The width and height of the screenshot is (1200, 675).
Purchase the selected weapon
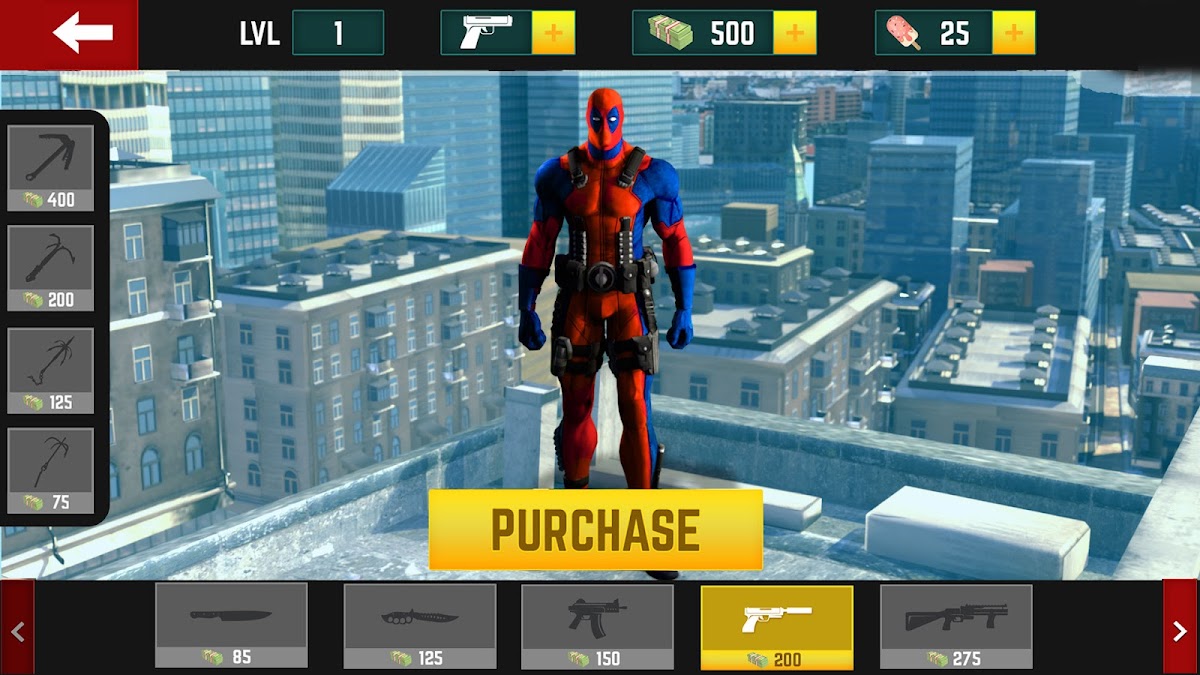[595, 529]
